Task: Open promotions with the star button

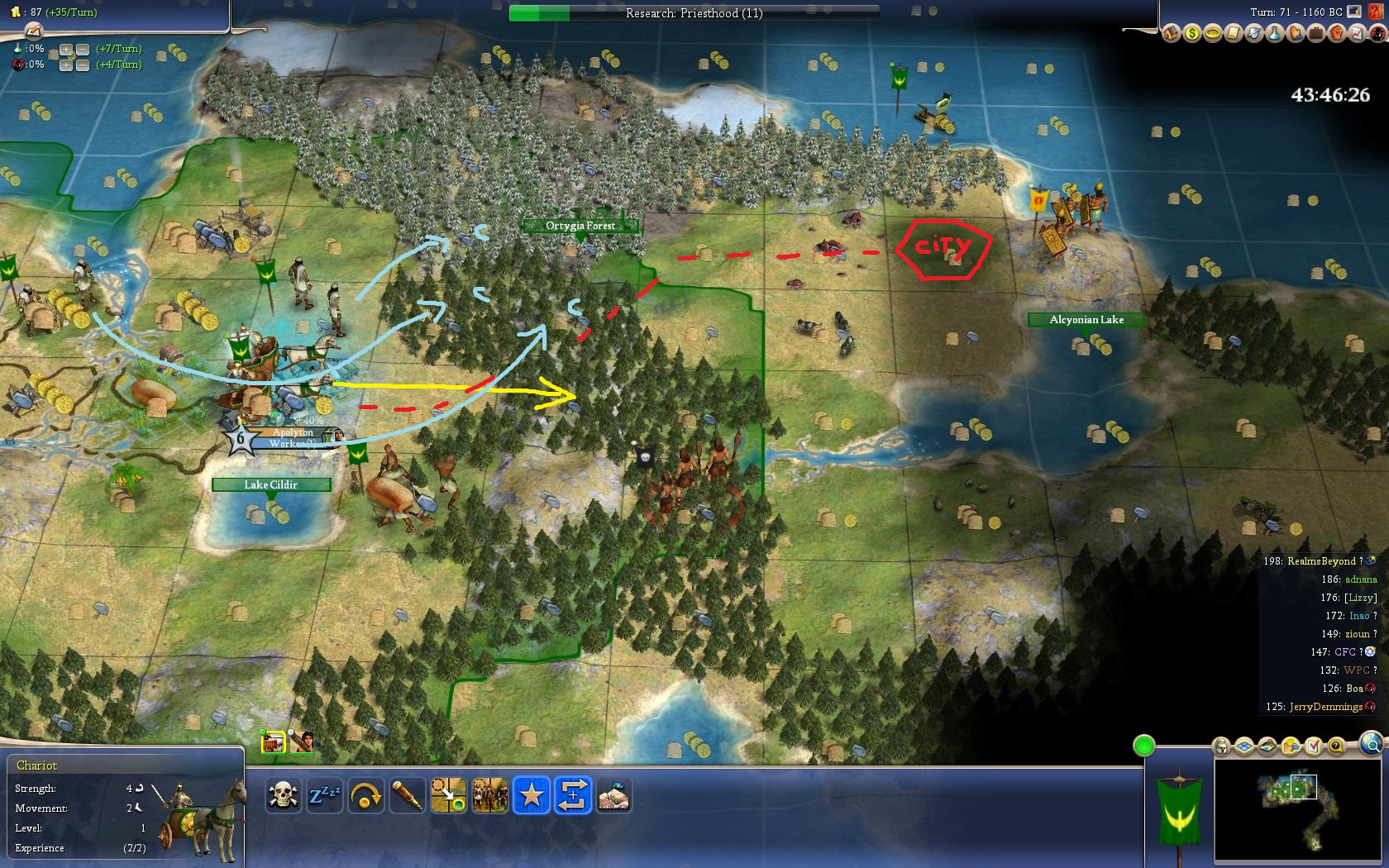Action: 531,796
